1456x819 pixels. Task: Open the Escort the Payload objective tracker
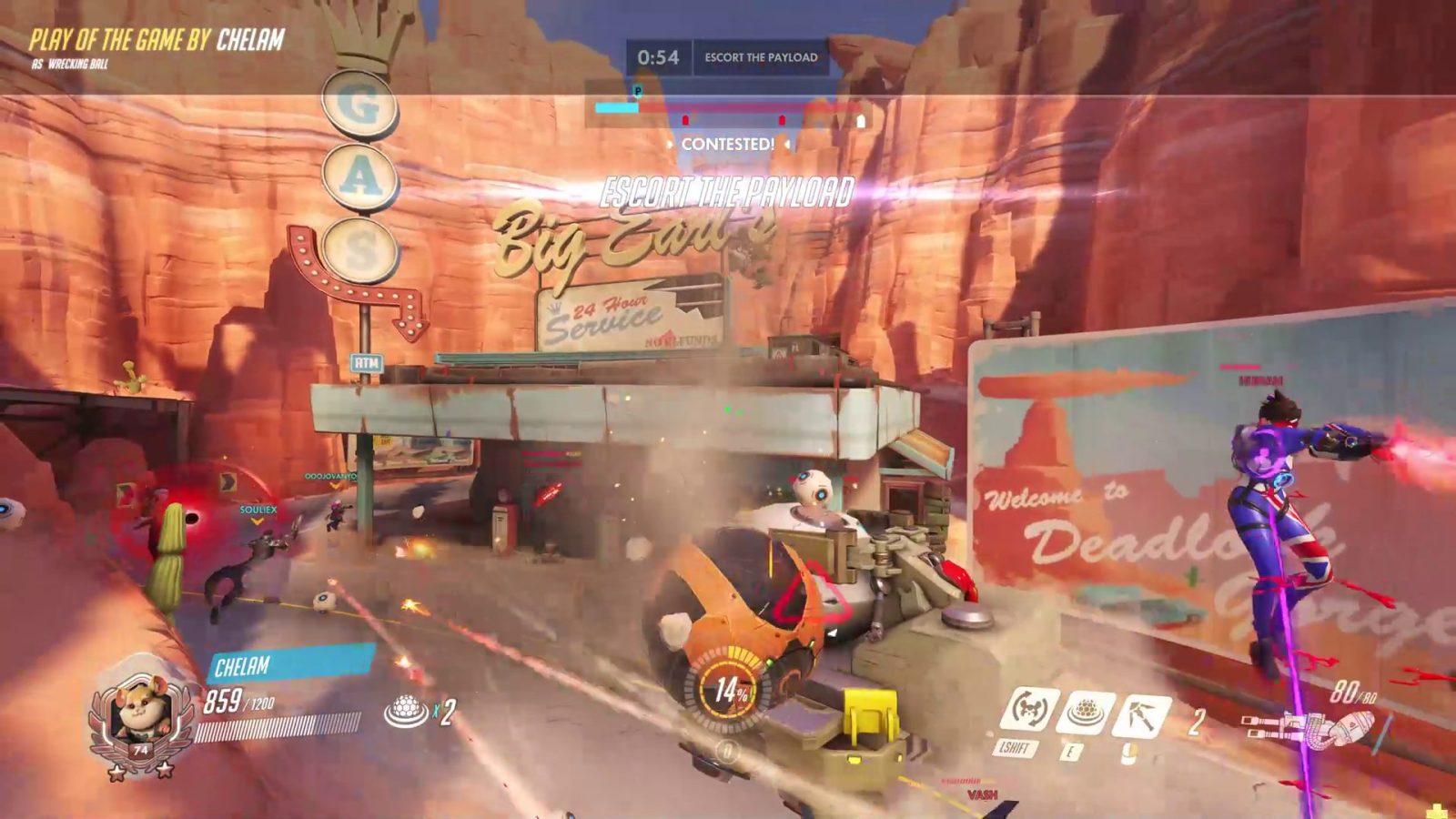click(761, 57)
